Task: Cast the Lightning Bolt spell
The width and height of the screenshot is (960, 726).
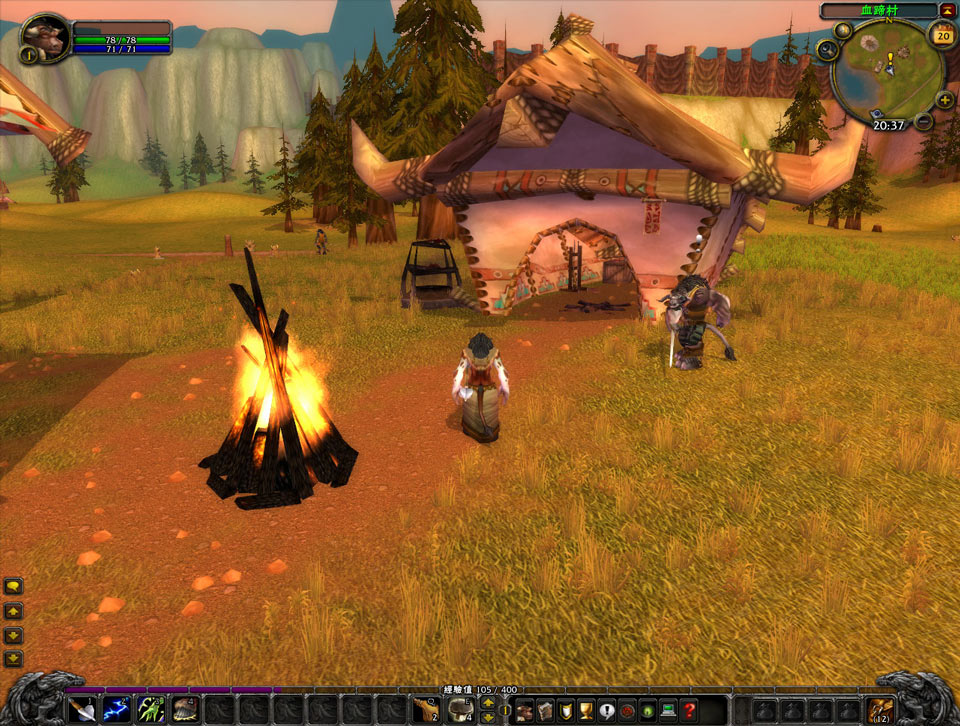Action: click(117, 710)
